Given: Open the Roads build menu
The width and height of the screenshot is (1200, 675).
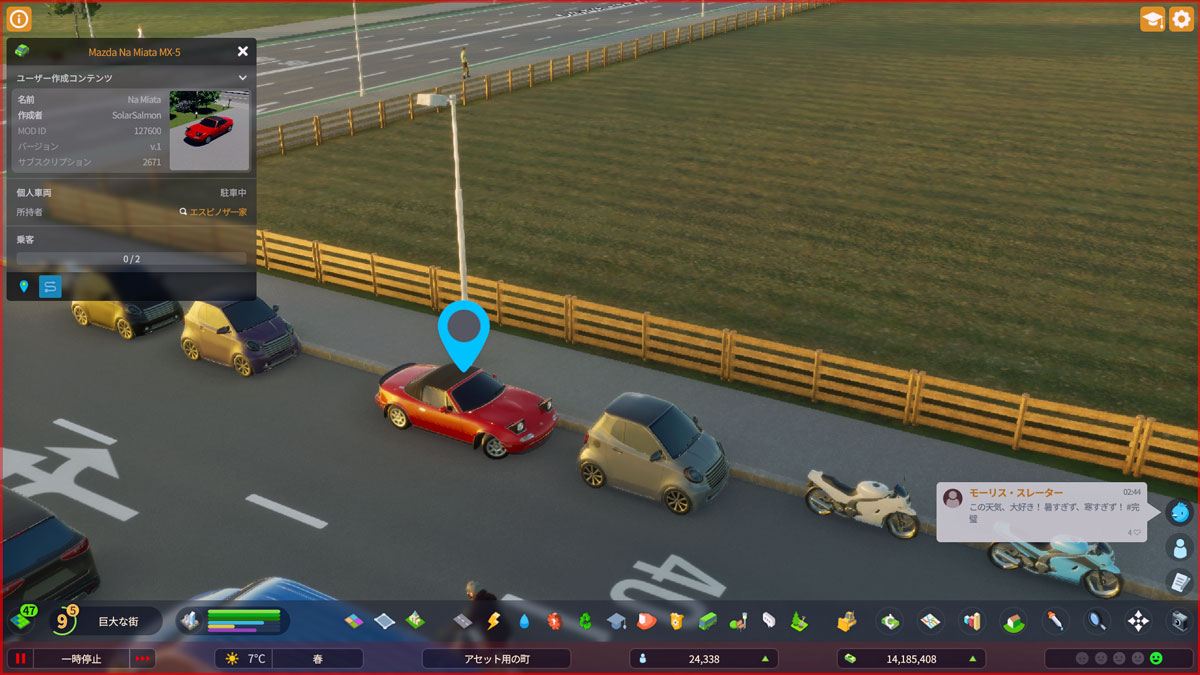Looking at the screenshot, I should coord(462,621).
